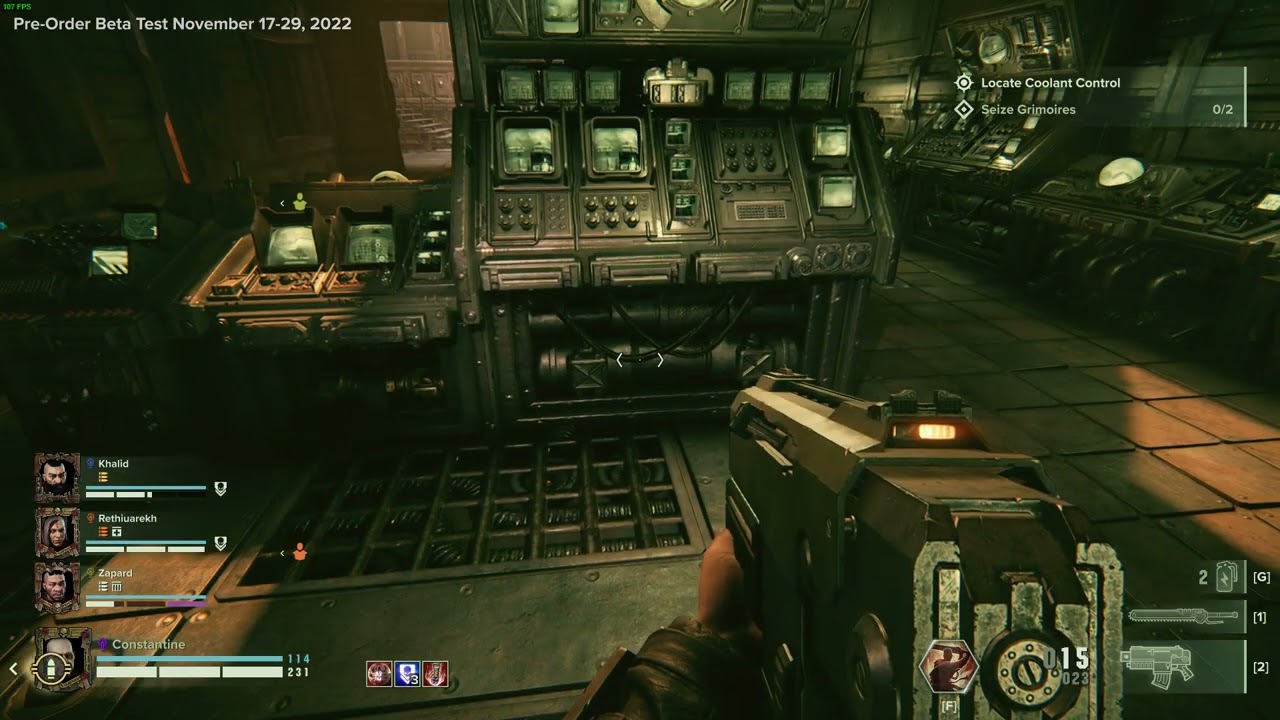The image size is (1280, 720).
Task: Click the blue buff icon with 3 stacks
Action: point(406,674)
